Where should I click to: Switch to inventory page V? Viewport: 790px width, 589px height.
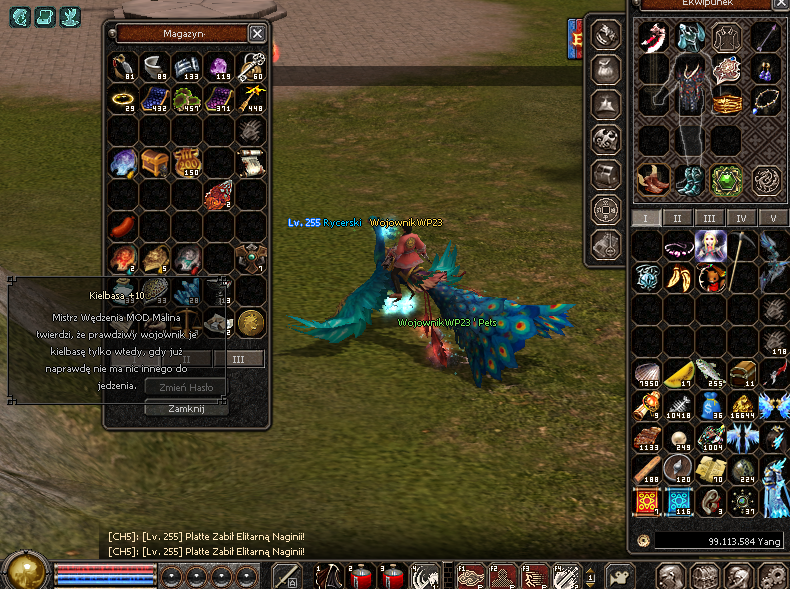[x=770, y=218]
